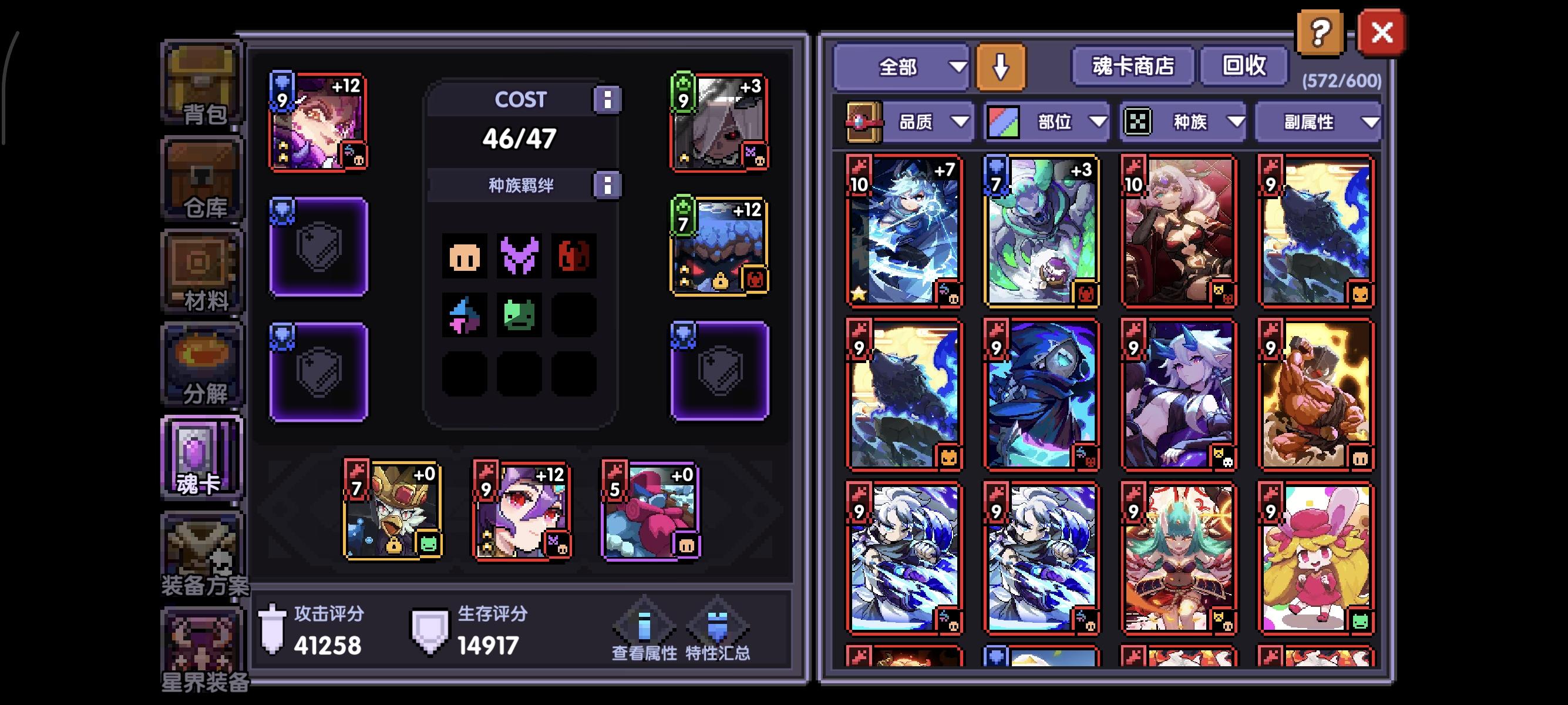
Task: Switch to the 魂卡 soul card tab
Action: point(201,454)
